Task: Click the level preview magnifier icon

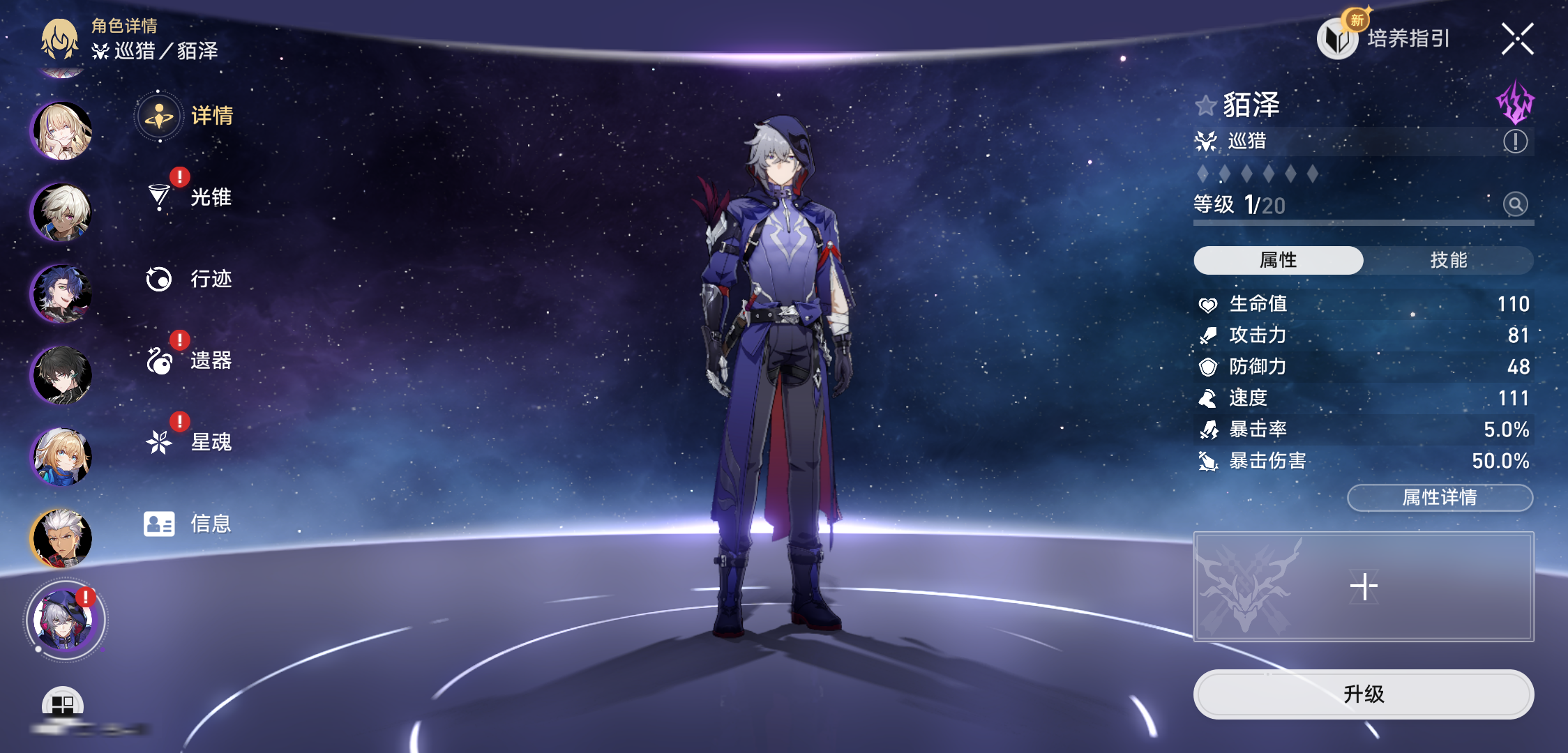Action: (x=1515, y=204)
